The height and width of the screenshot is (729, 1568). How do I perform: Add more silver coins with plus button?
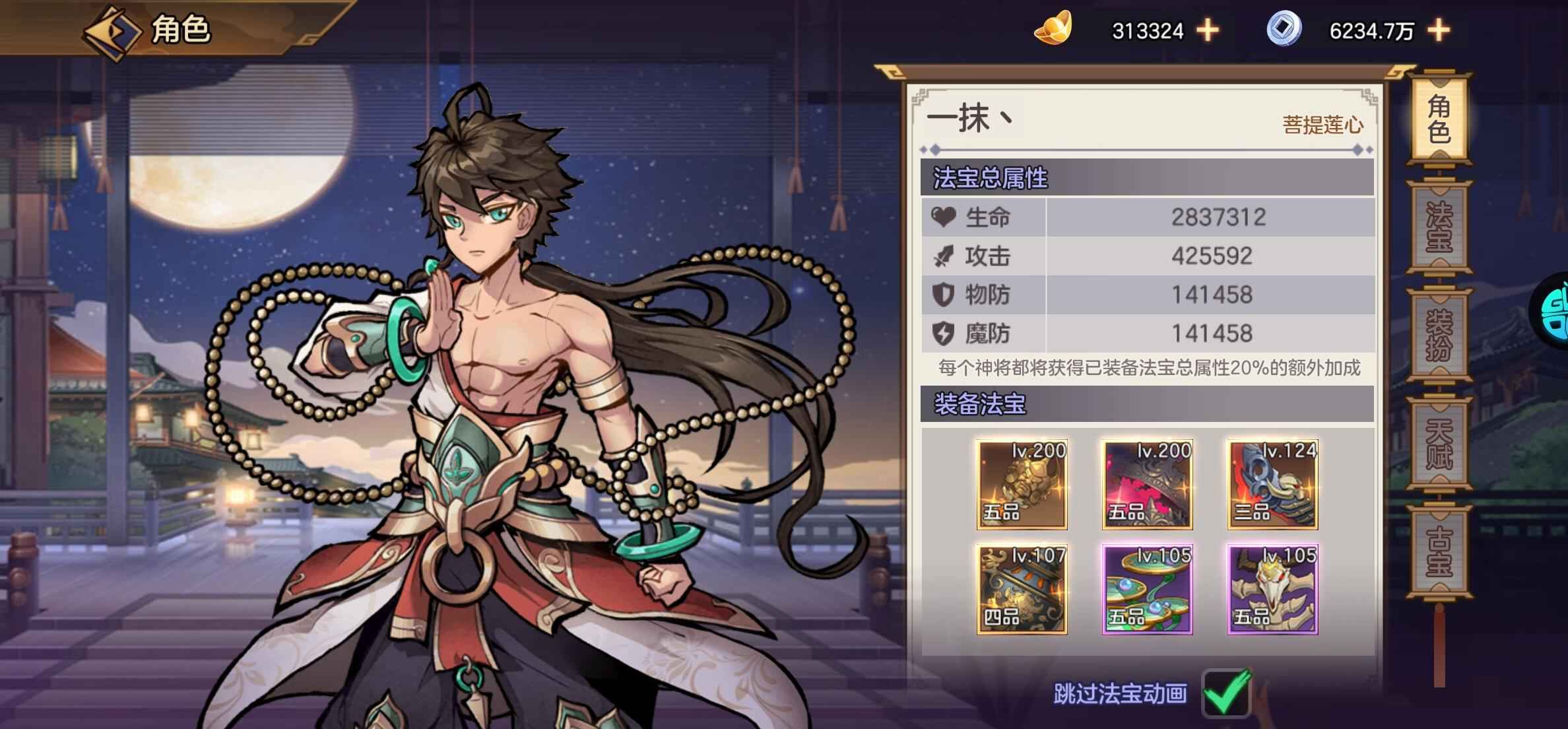click(x=1438, y=30)
